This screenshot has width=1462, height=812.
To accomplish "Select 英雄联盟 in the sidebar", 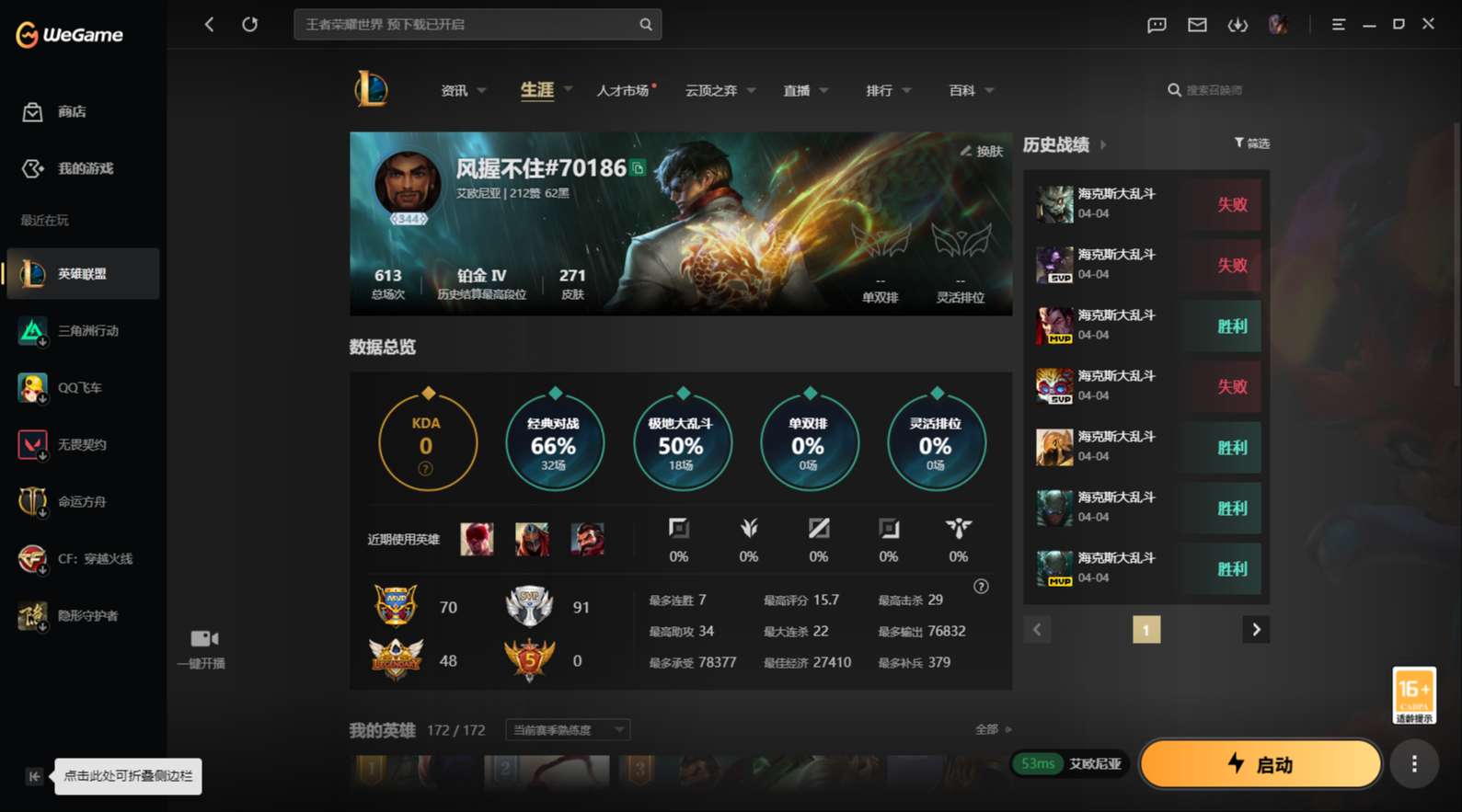I will 83,273.
